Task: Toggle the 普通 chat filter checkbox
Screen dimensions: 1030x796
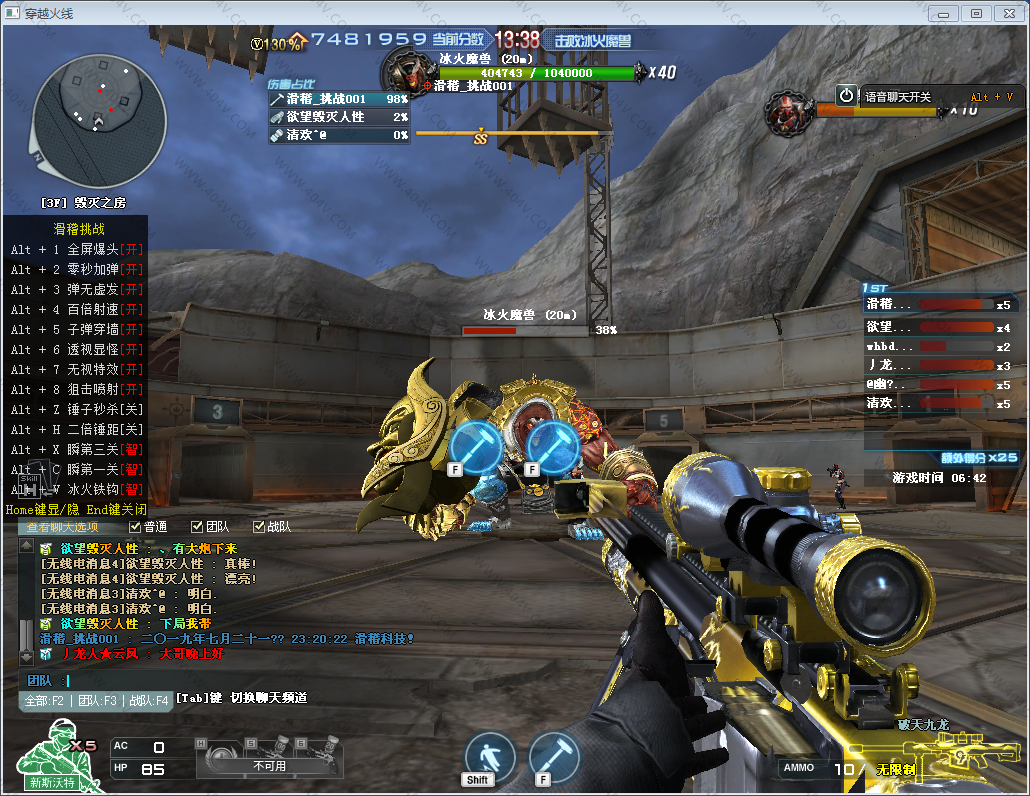Action: point(135,527)
